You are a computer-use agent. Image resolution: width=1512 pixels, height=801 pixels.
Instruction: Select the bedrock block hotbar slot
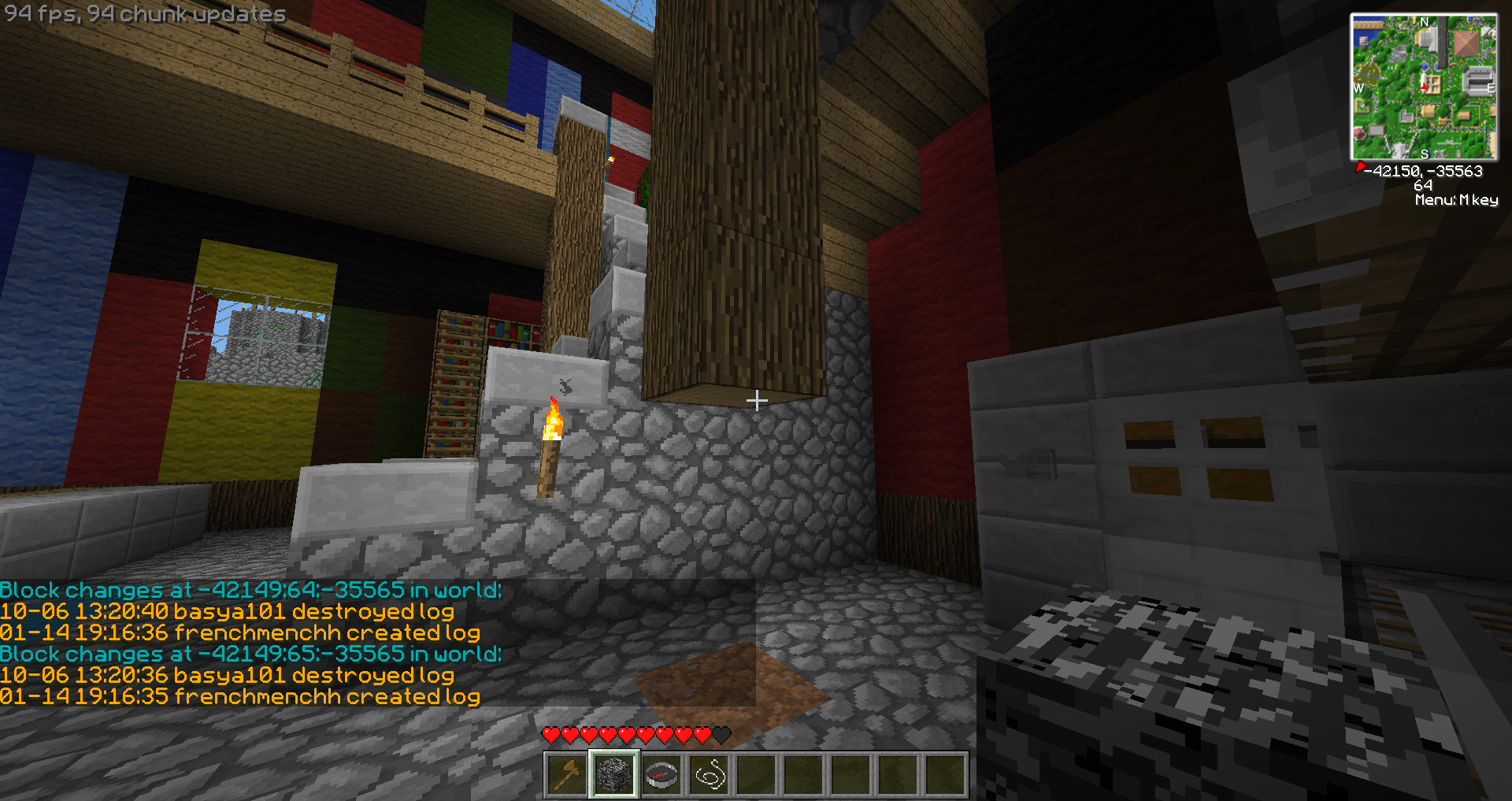[614, 775]
